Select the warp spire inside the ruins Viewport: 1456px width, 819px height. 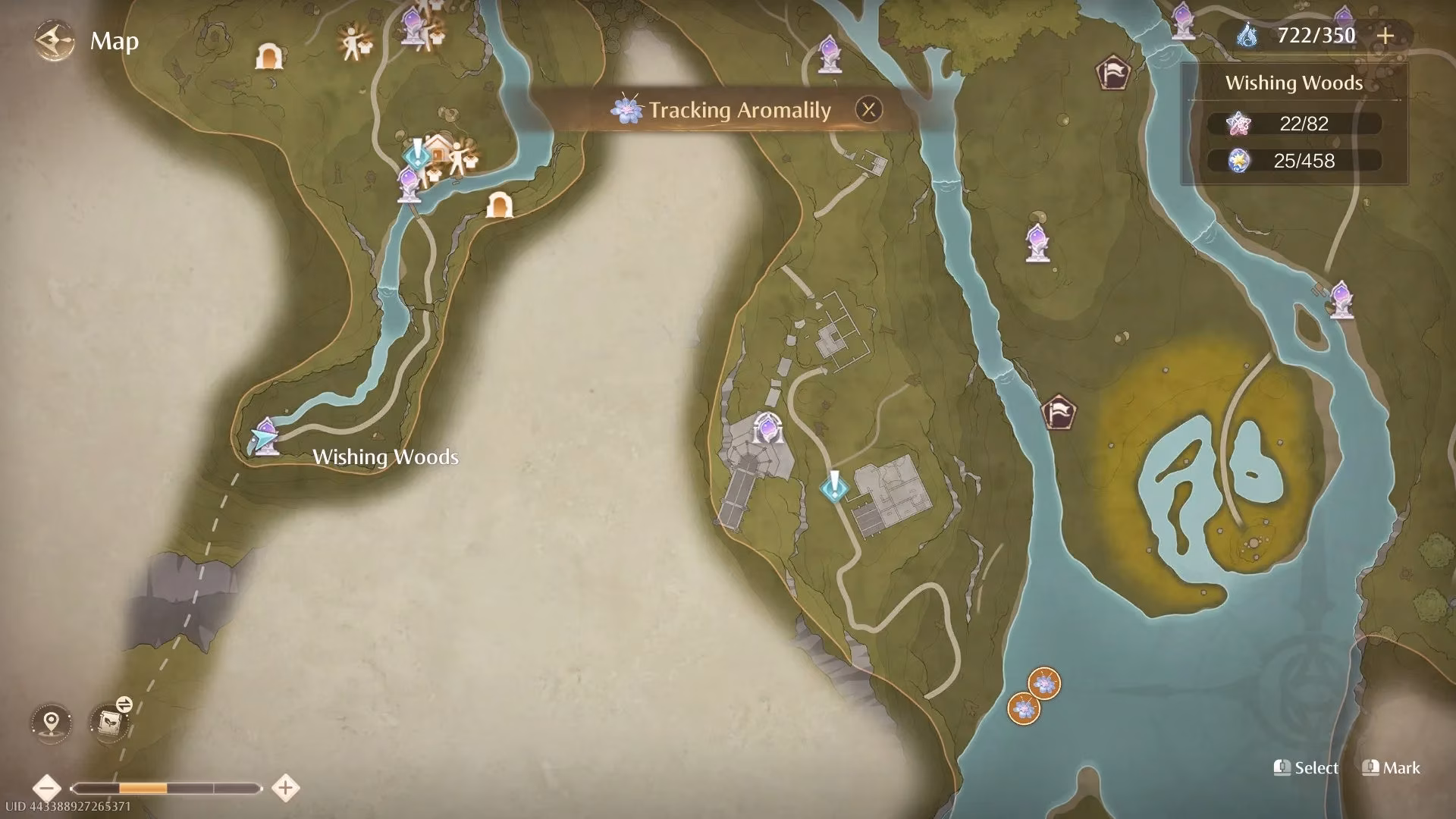(767, 428)
